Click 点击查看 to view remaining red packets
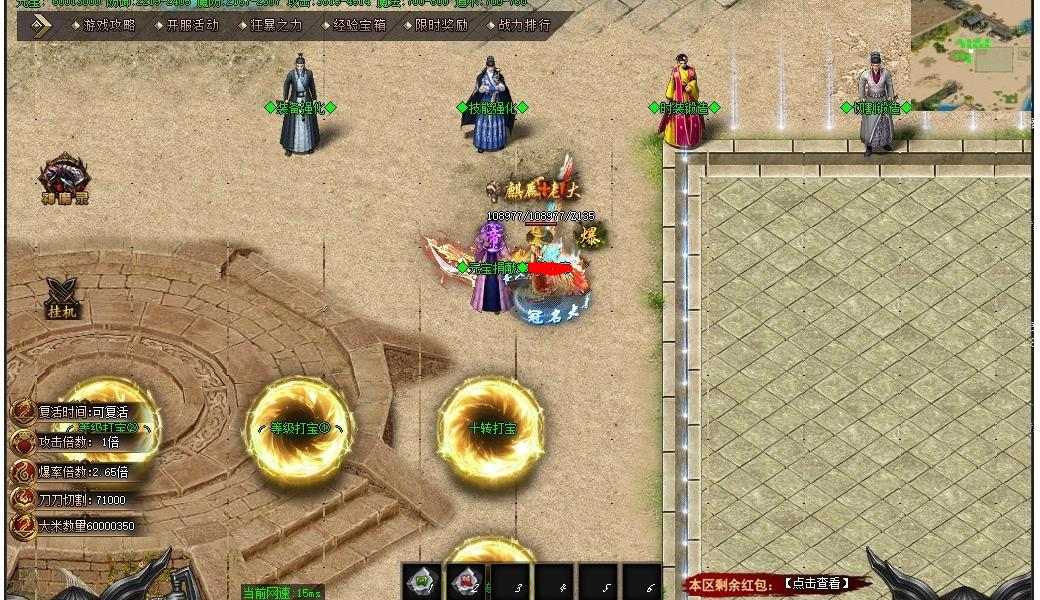The height and width of the screenshot is (600, 1040). pyautogui.click(x=816, y=583)
